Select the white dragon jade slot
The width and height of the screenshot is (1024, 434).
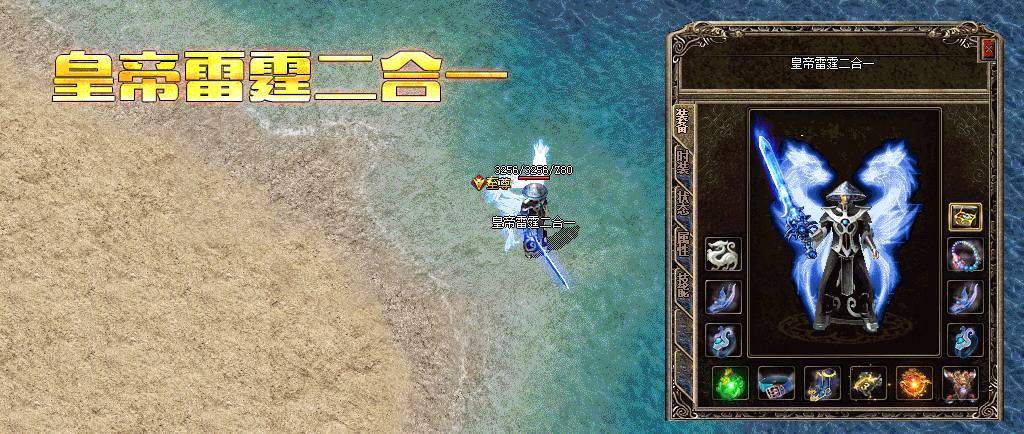pos(723,255)
